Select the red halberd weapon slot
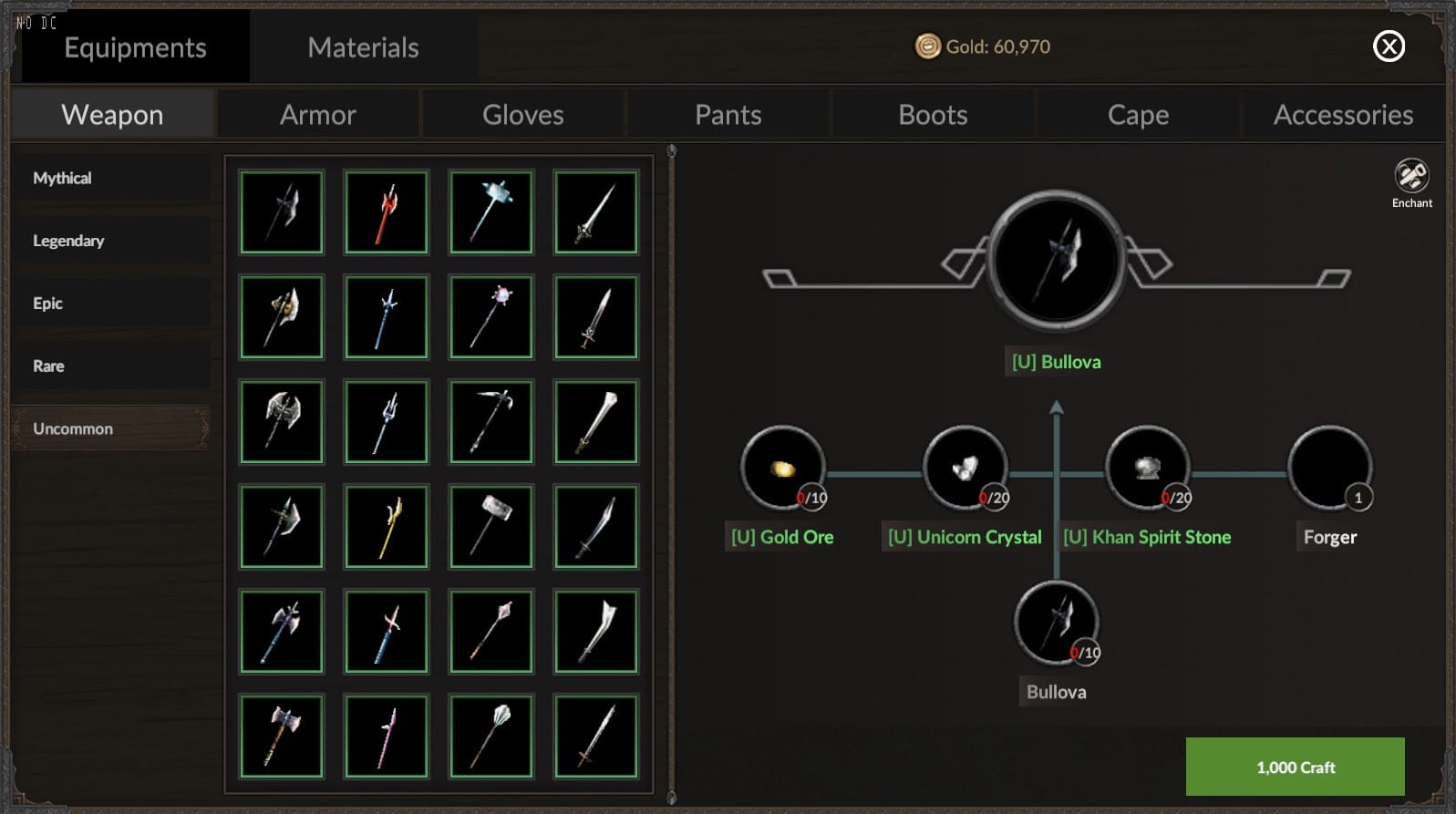Screen dimensions: 1456x814 tap(387, 212)
